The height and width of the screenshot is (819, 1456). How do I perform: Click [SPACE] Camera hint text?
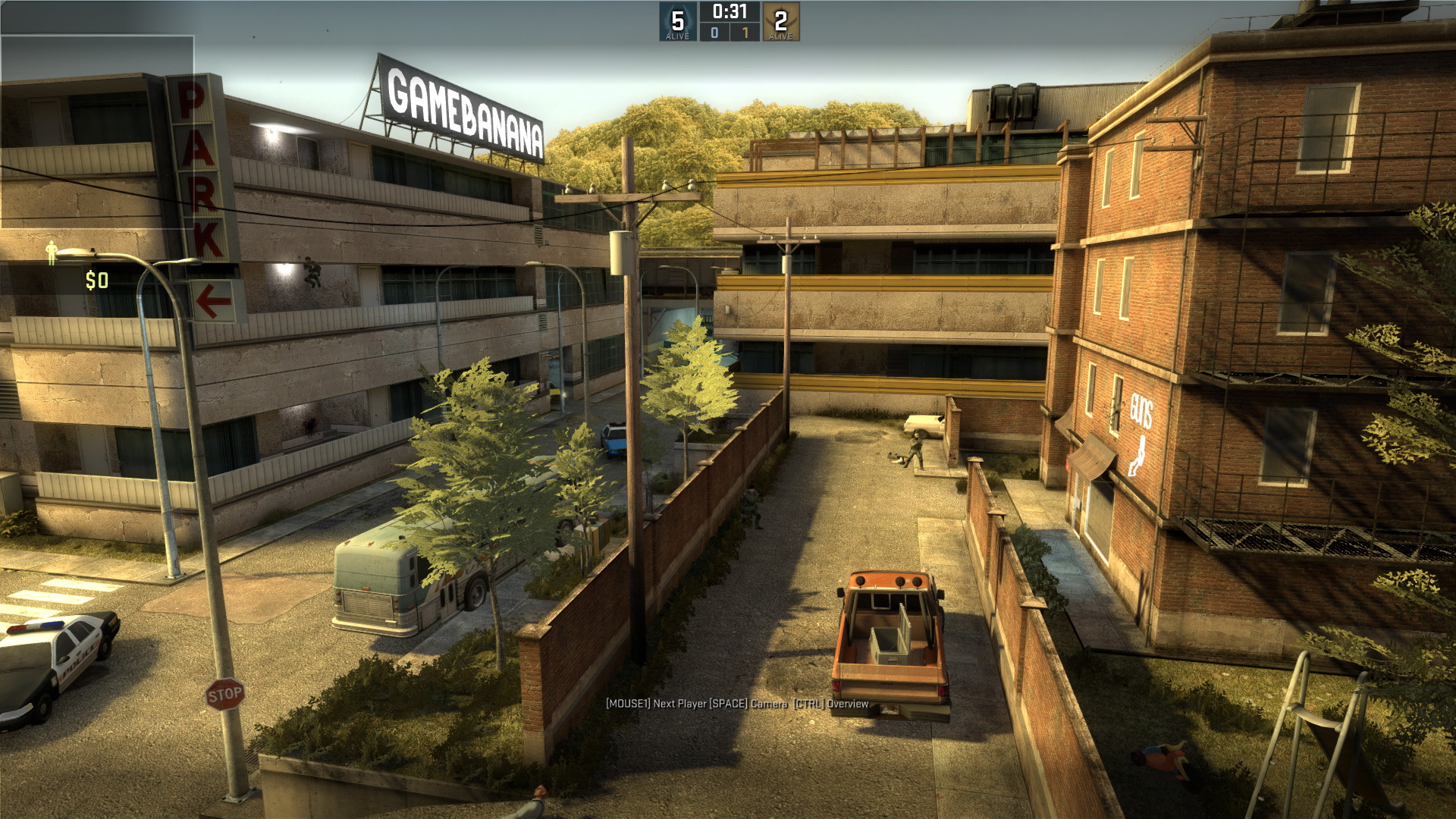(749, 704)
